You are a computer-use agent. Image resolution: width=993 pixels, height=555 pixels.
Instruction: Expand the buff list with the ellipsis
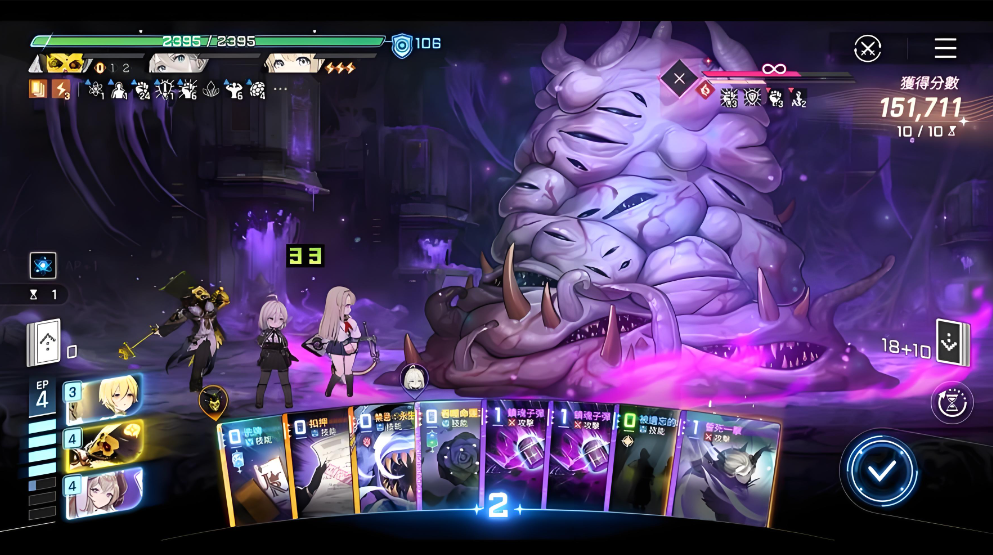point(280,89)
